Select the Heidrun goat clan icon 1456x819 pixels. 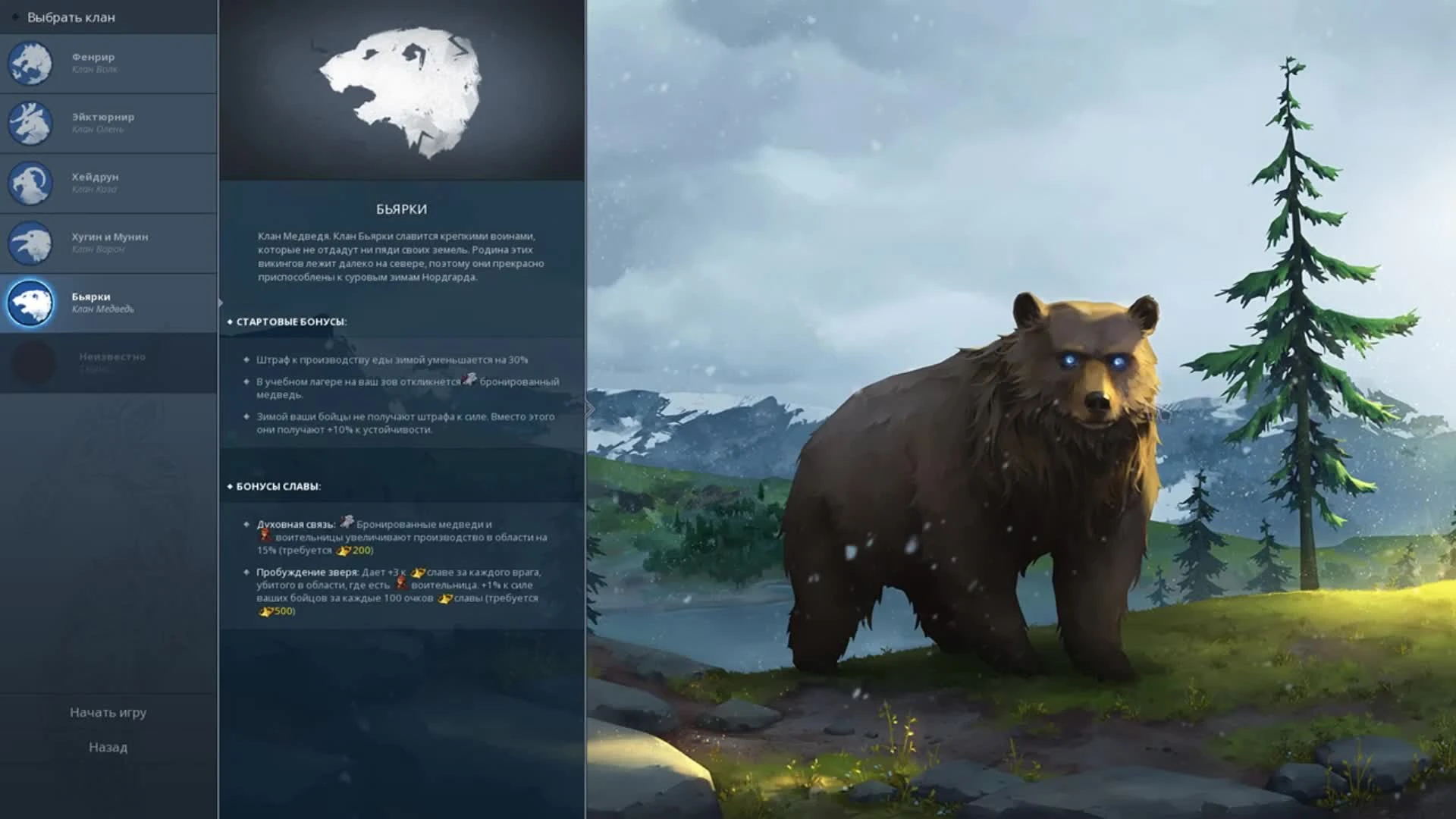click(30, 184)
